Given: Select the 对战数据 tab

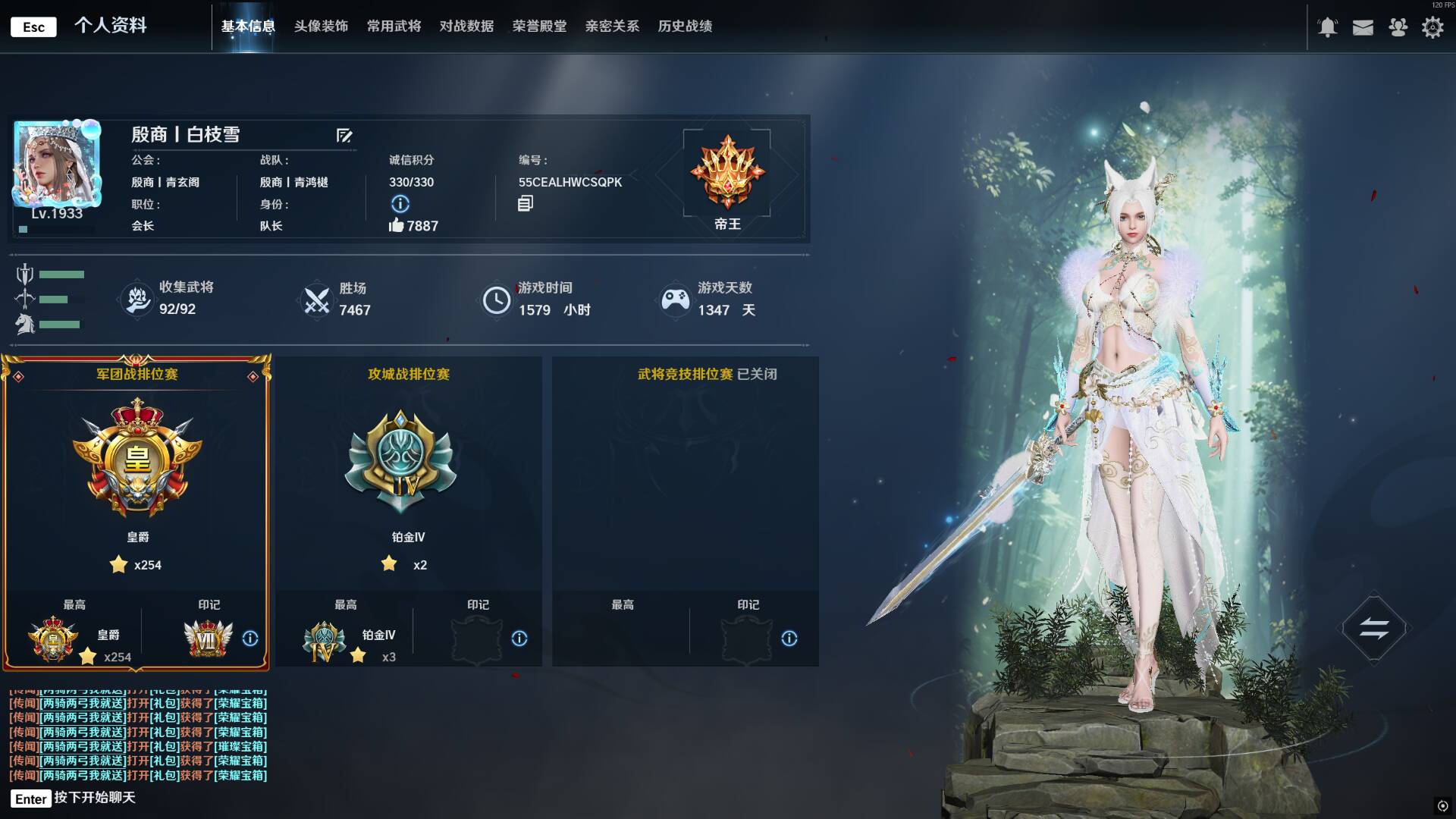Looking at the screenshot, I should coord(466,27).
